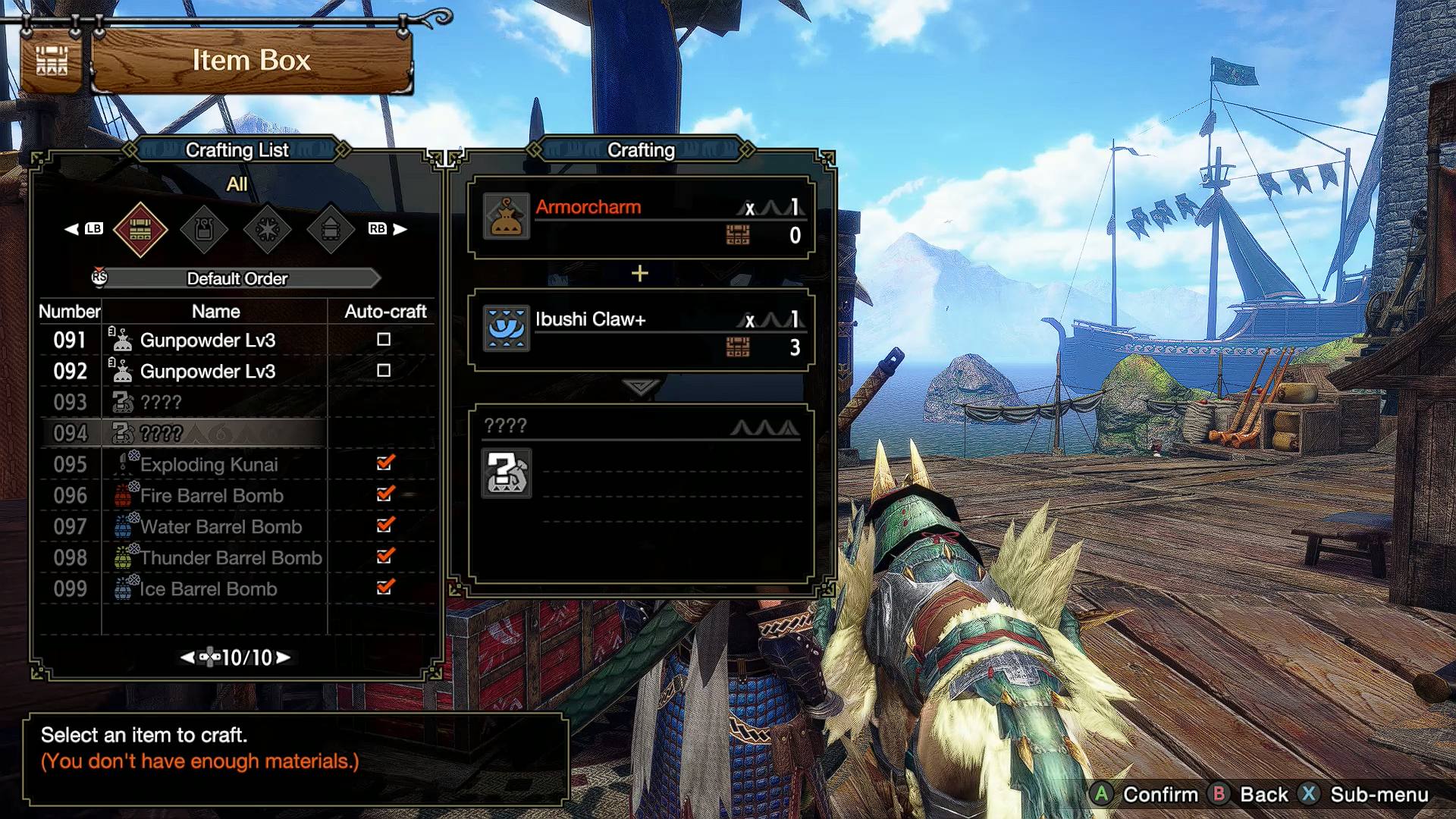Go to the previous crafting list page
Viewport: 1456px width, 819px height.
coord(187,657)
